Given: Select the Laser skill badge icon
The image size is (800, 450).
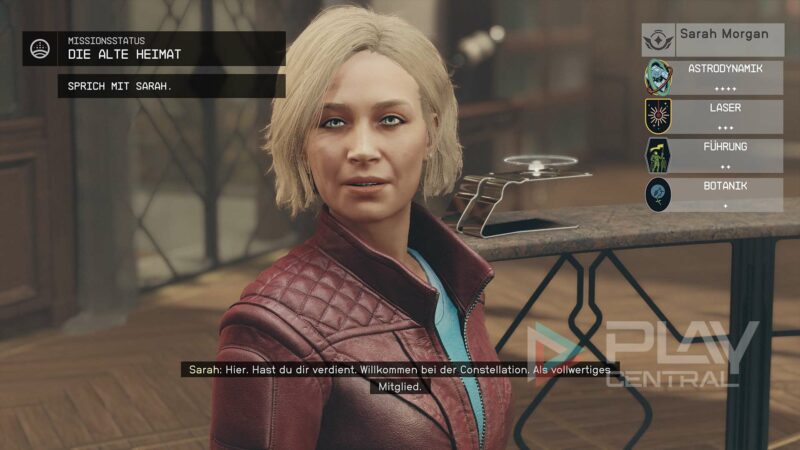Looking at the screenshot, I should tap(657, 116).
